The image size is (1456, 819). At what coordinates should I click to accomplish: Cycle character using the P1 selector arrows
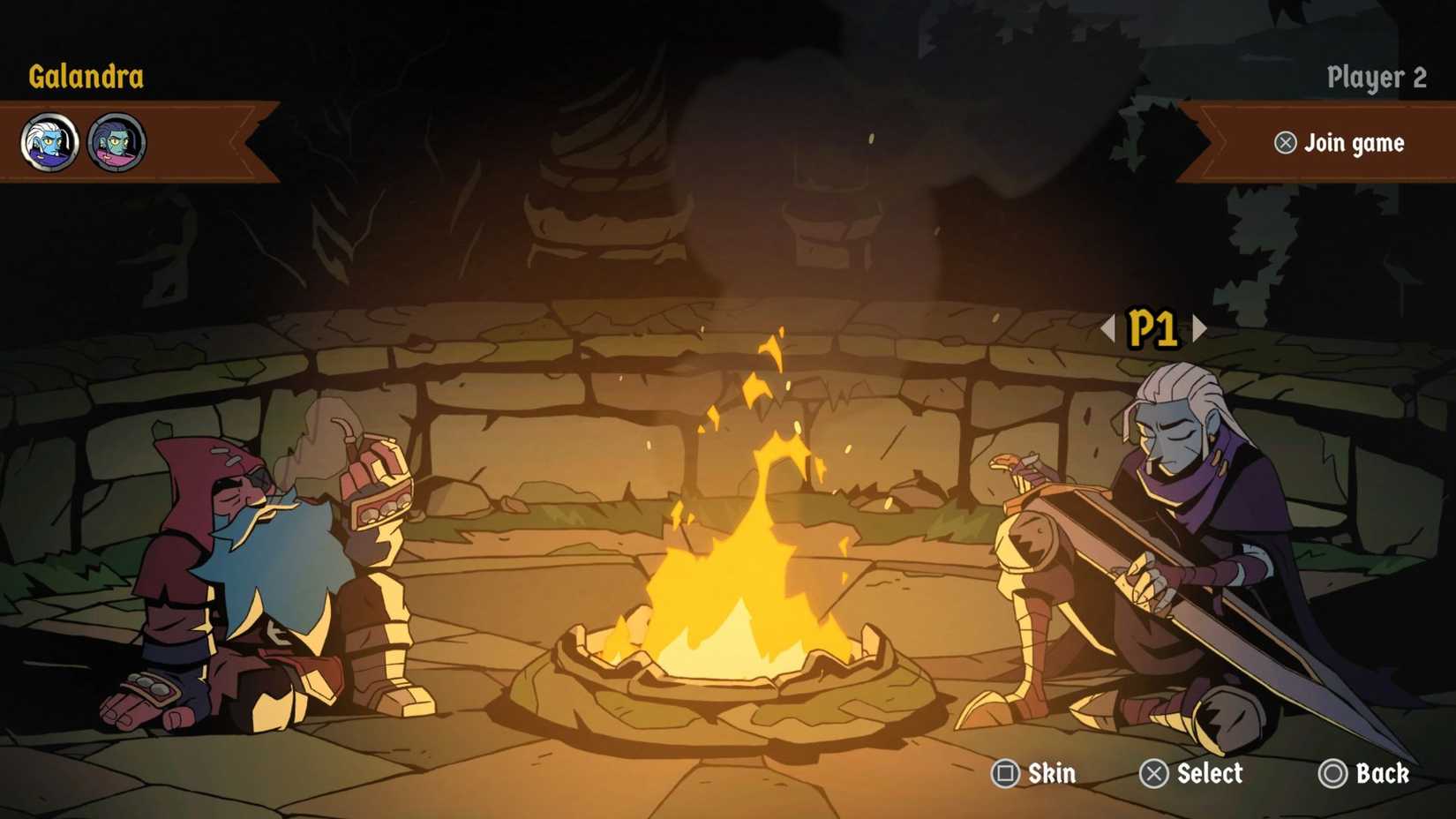point(1198,327)
